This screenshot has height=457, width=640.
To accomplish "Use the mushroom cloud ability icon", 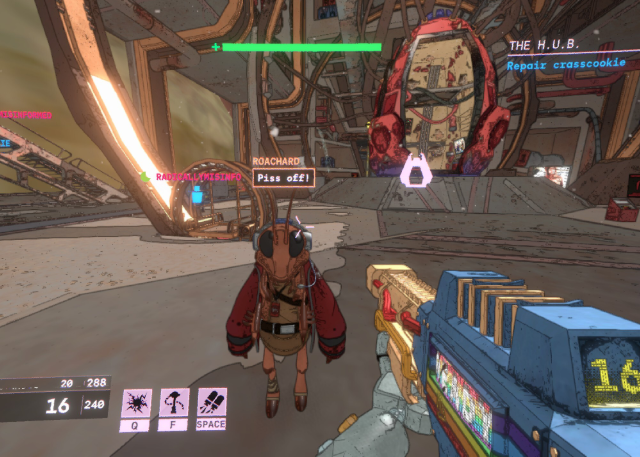I will (x=174, y=403).
